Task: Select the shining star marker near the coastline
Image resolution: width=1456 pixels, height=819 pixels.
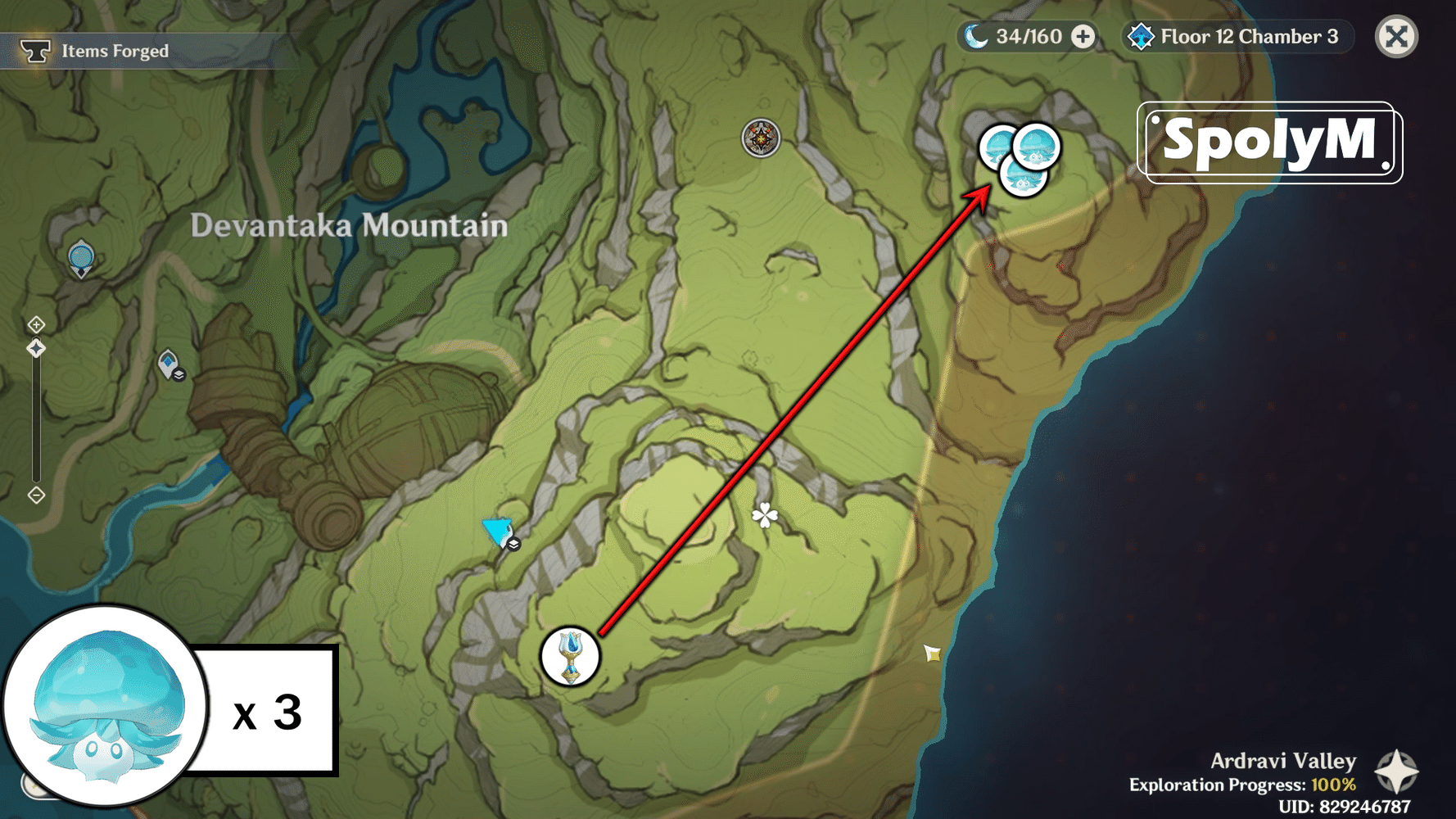Action: click(x=931, y=651)
